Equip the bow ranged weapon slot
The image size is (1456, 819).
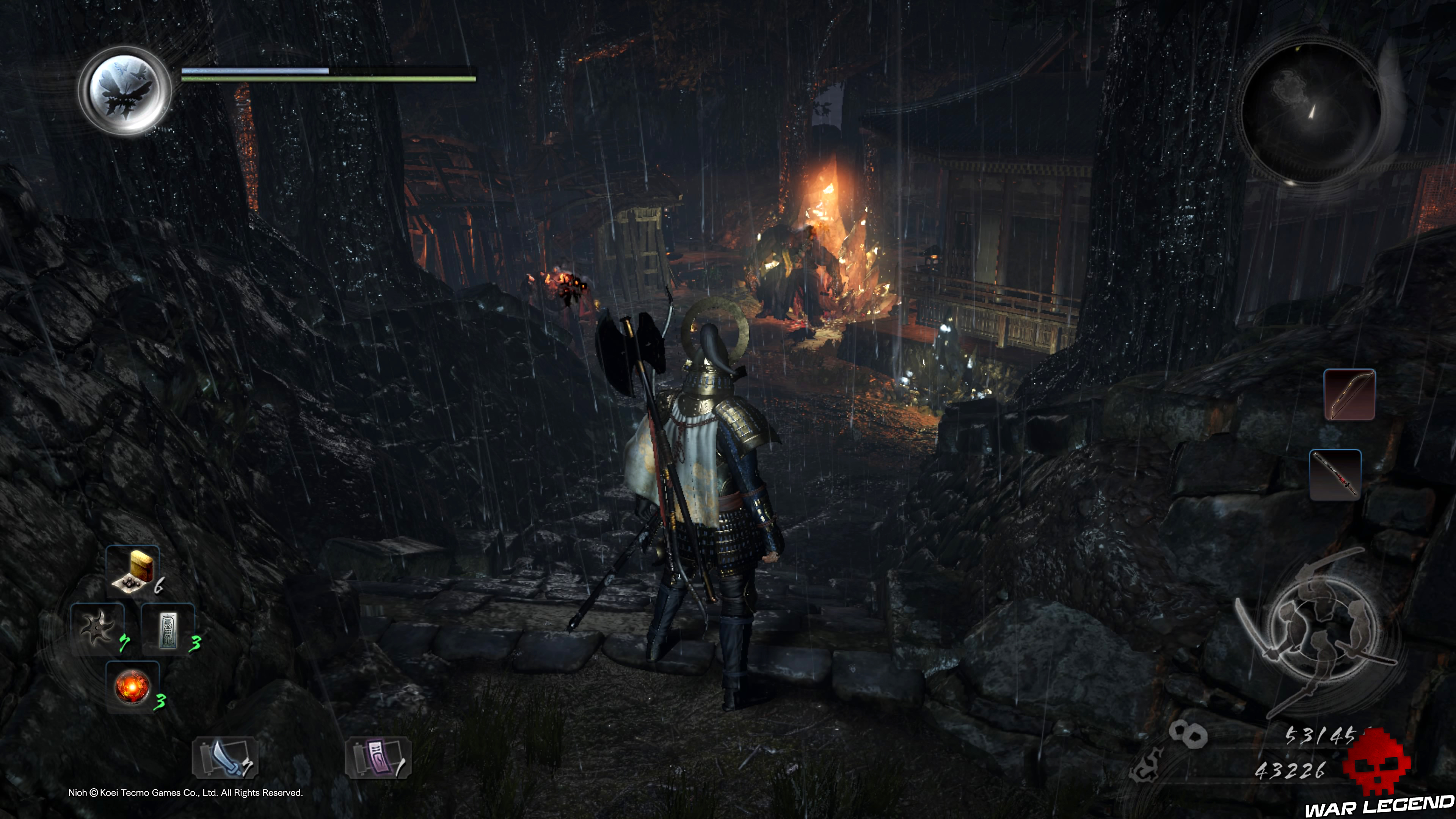(1349, 394)
